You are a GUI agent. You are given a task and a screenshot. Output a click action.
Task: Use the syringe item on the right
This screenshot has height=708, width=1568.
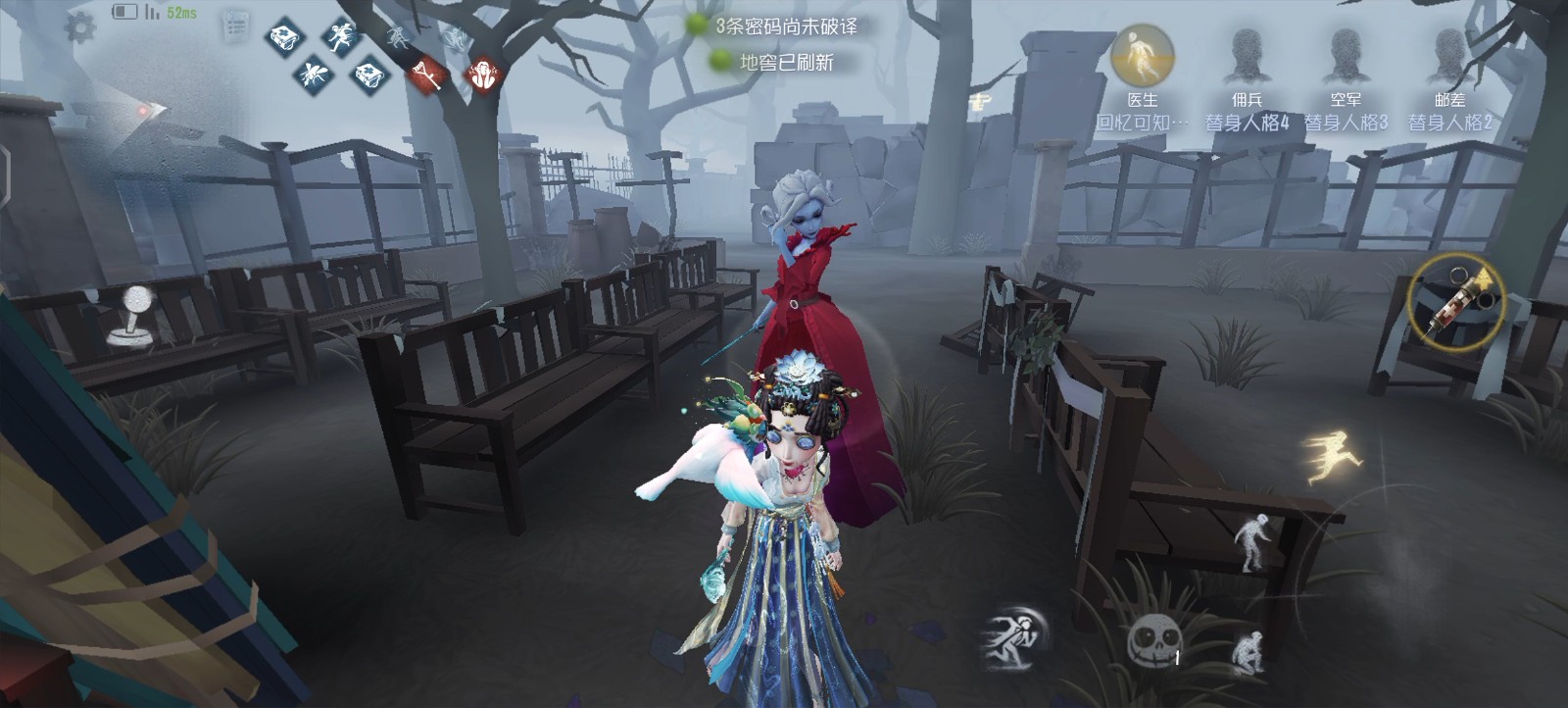coord(1455,297)
